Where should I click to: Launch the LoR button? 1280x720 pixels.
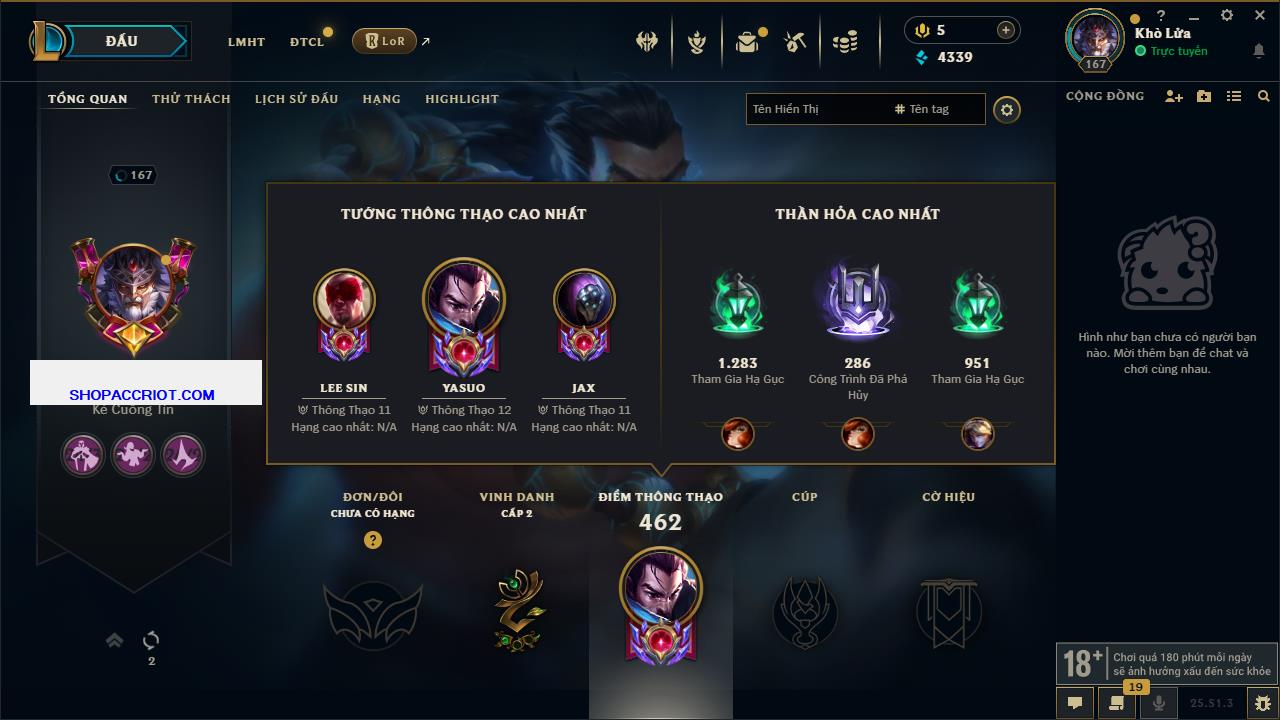pyautogui.click(x=384, y=41)
